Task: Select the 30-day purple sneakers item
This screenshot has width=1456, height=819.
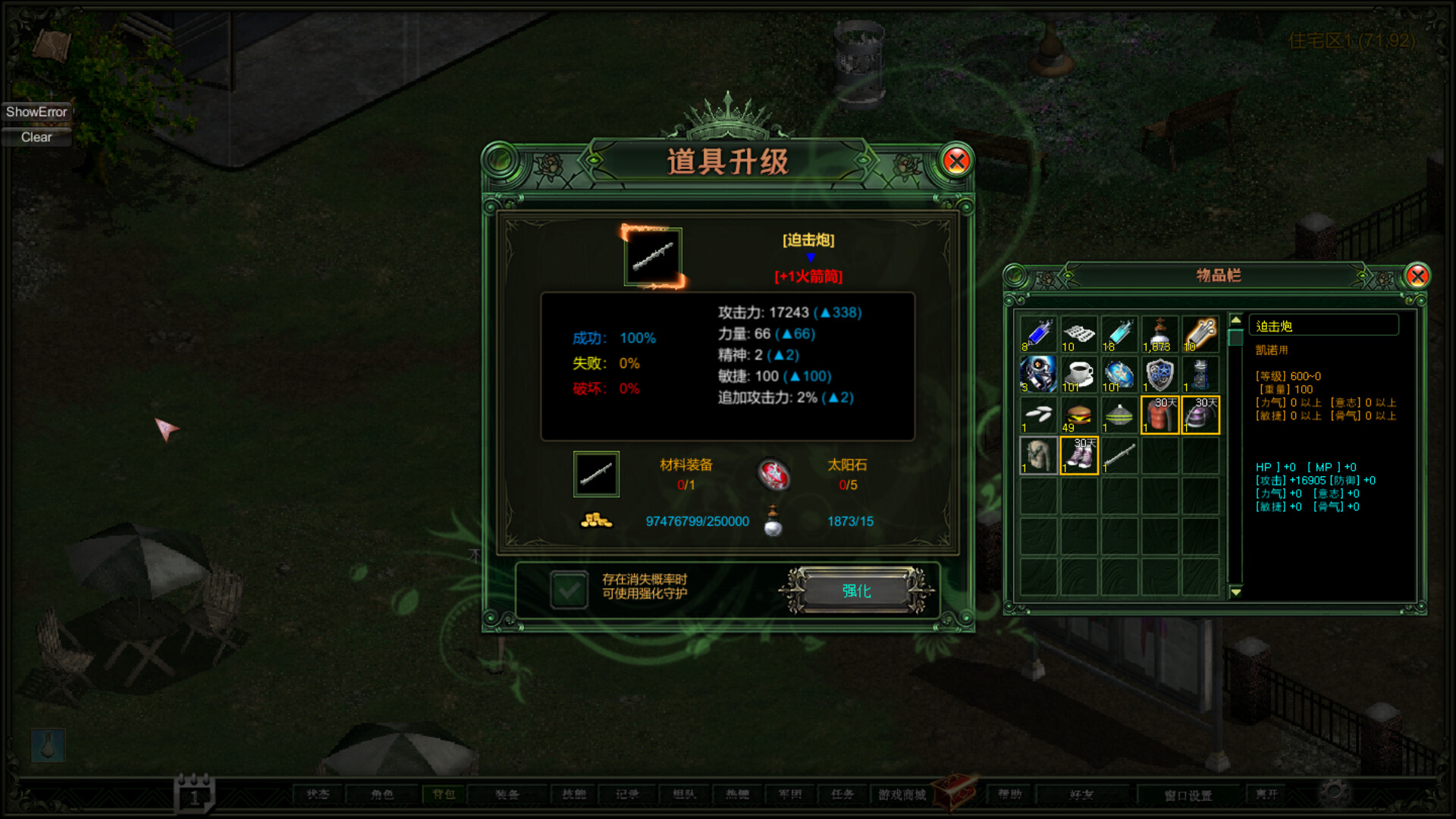Action: click(x=1078, y=457)
